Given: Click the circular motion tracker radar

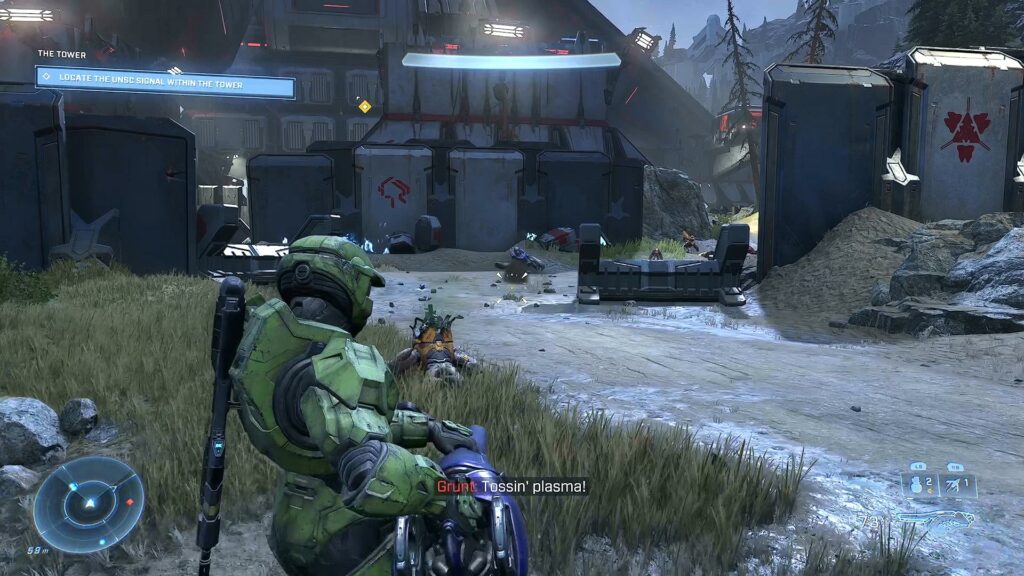Looking at the screenshot, I should [x=88, y=503].
